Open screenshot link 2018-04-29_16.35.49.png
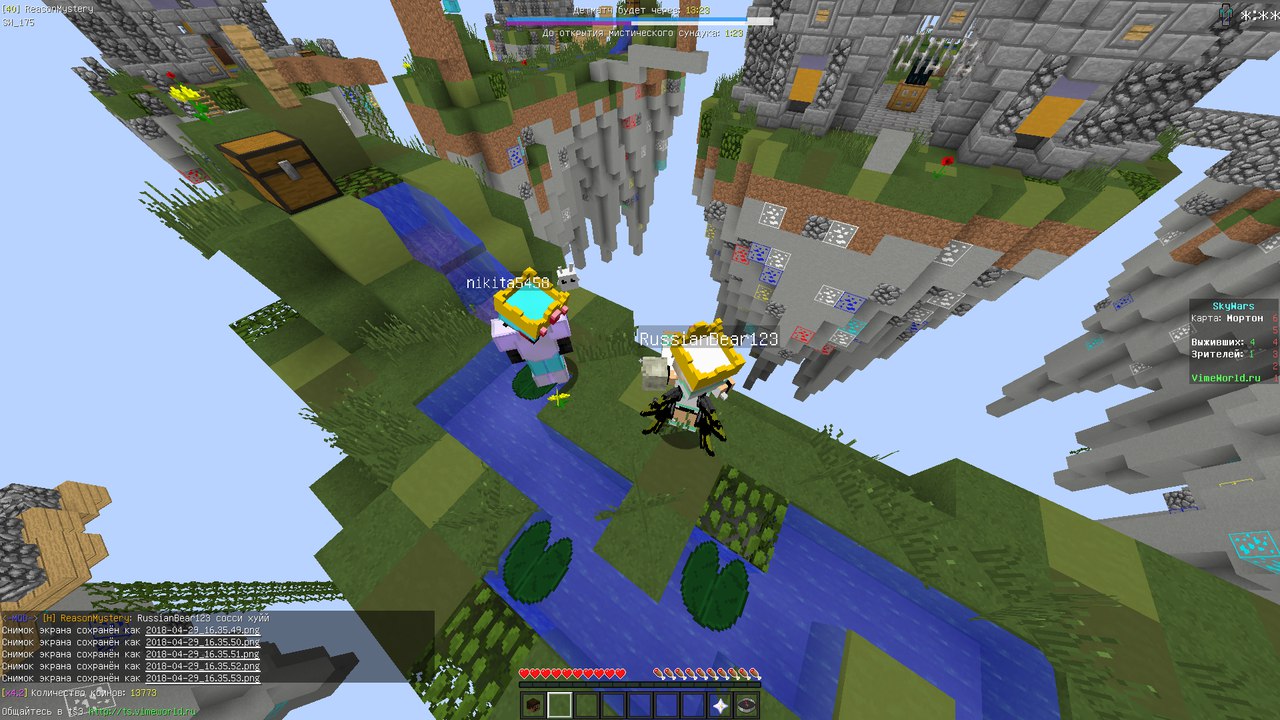This screenshot has height=720, width=1280. coord(202,631)
